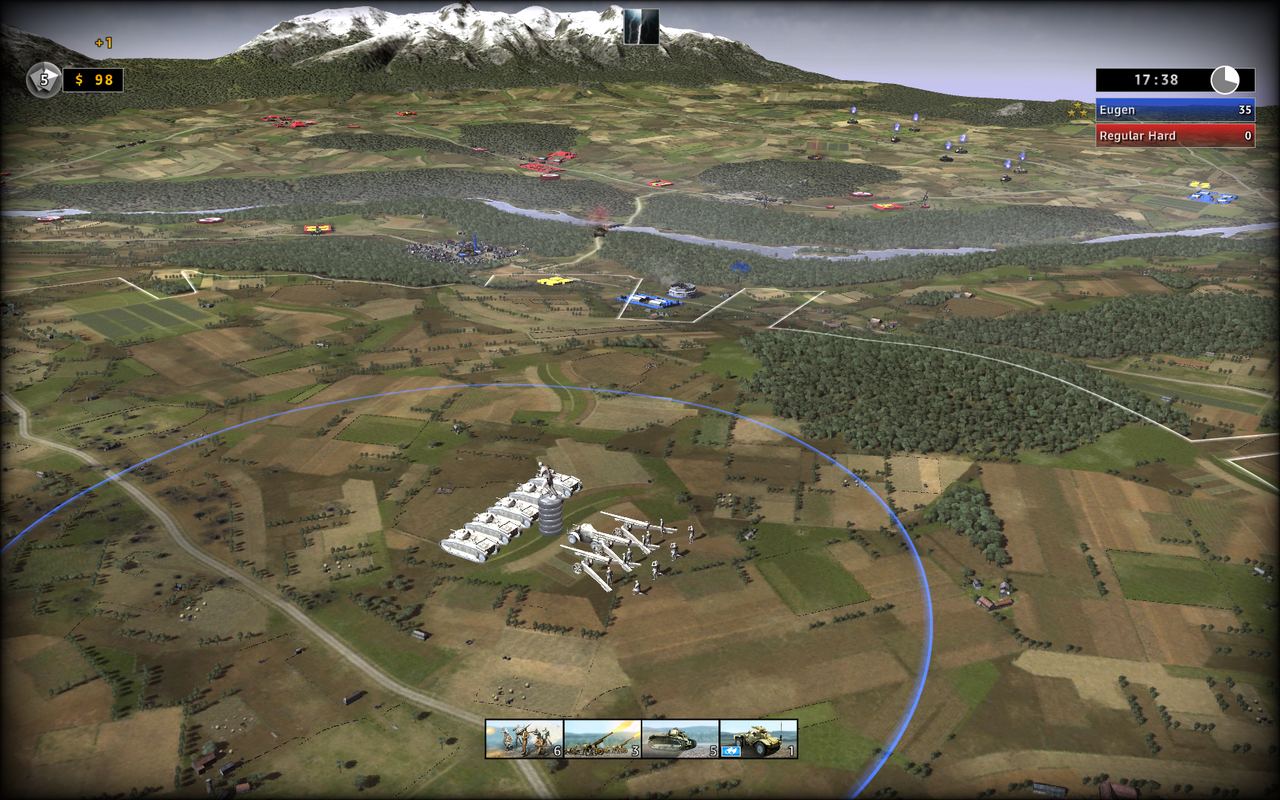
Task: Click the Eugen team score row
Action: [1175, 110]
